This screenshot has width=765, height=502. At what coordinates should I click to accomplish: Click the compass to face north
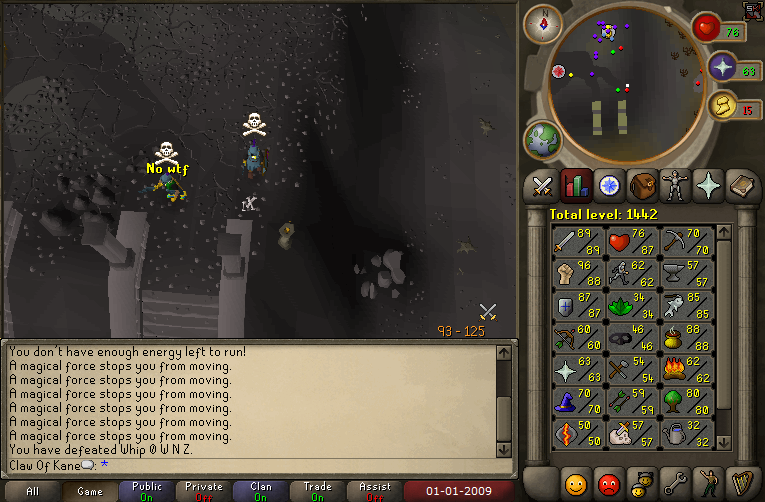point(543,23)
